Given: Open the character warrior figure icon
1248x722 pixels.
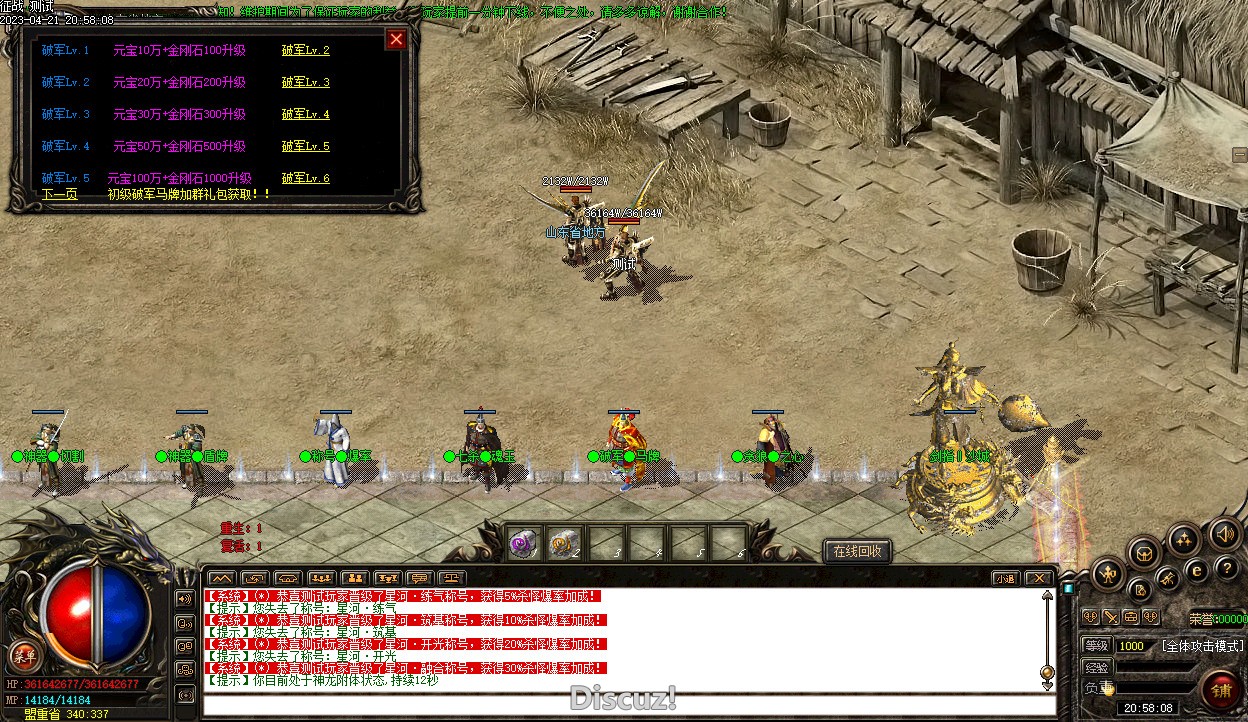Looking at the screenshot, I should click(x=1109, y=574).
